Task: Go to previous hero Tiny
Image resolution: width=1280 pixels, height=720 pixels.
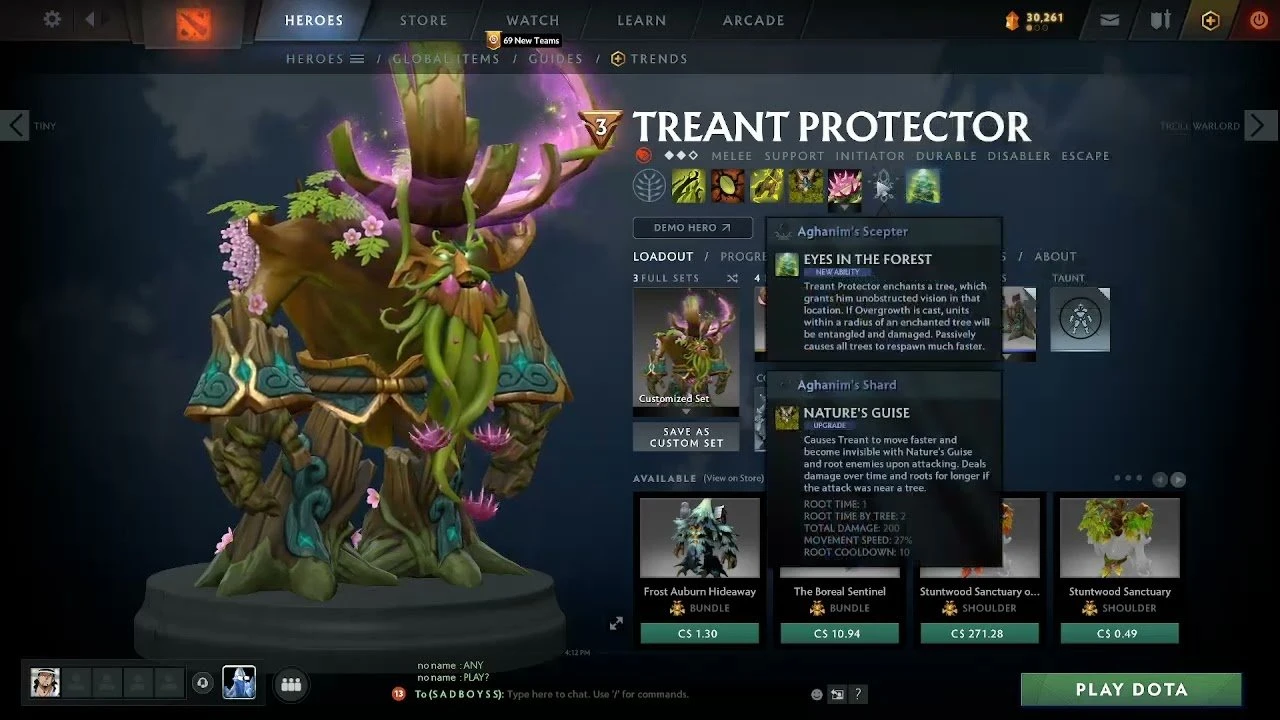Action: (x=17, y=126)
